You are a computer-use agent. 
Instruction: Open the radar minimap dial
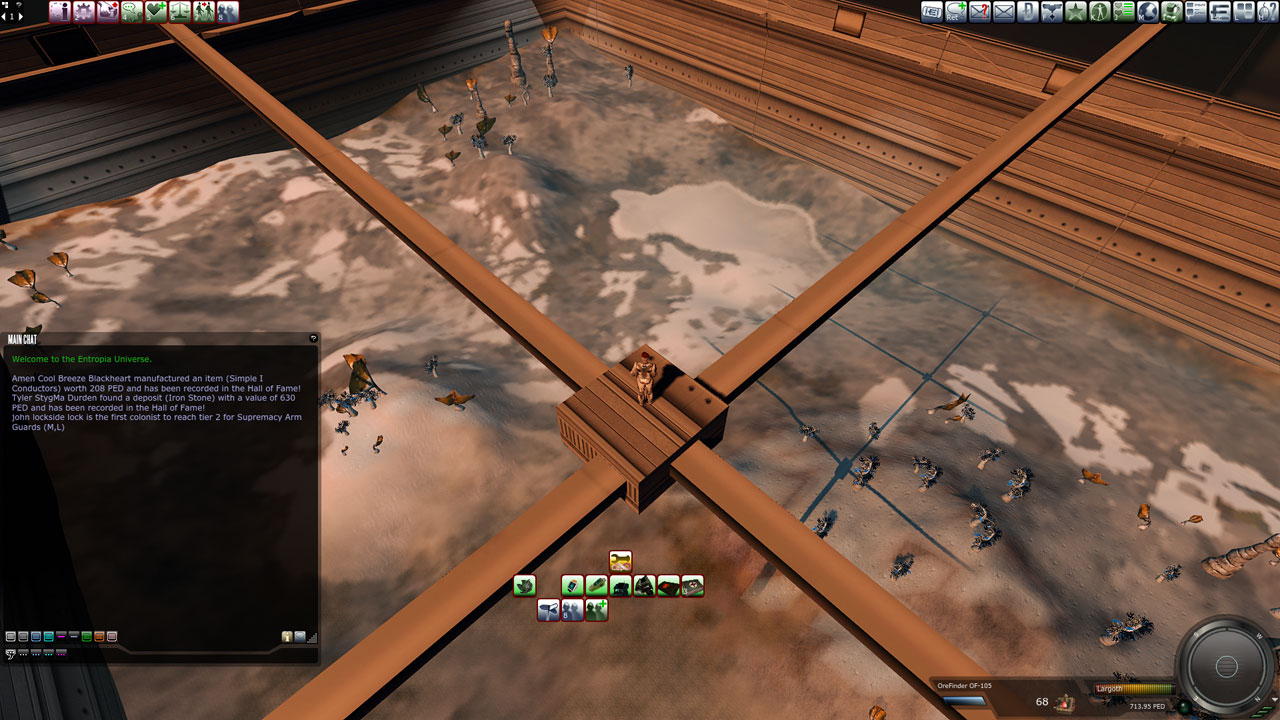(x=1227, y=666)
